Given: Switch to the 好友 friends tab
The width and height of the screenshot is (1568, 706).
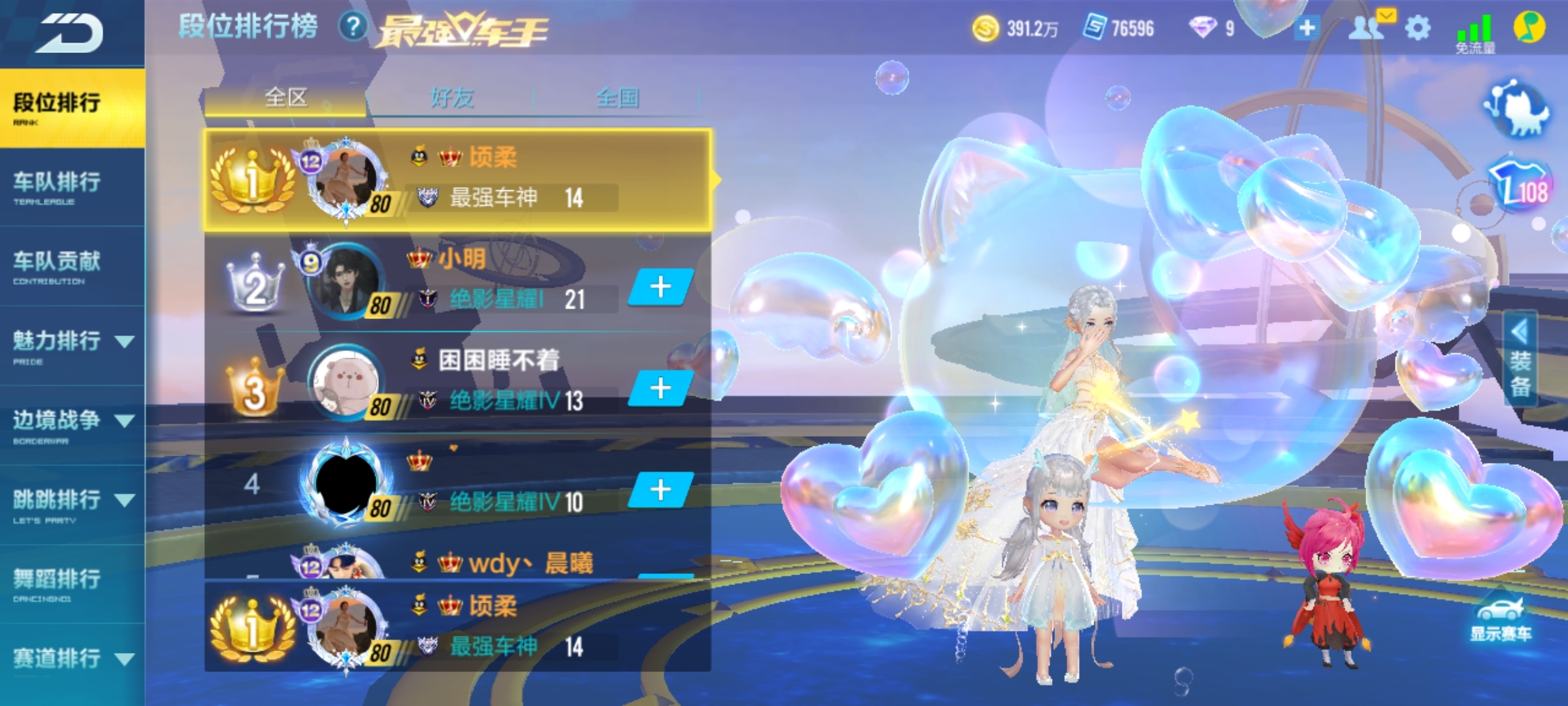Looking at the screenshot, I should click(452, 99).
